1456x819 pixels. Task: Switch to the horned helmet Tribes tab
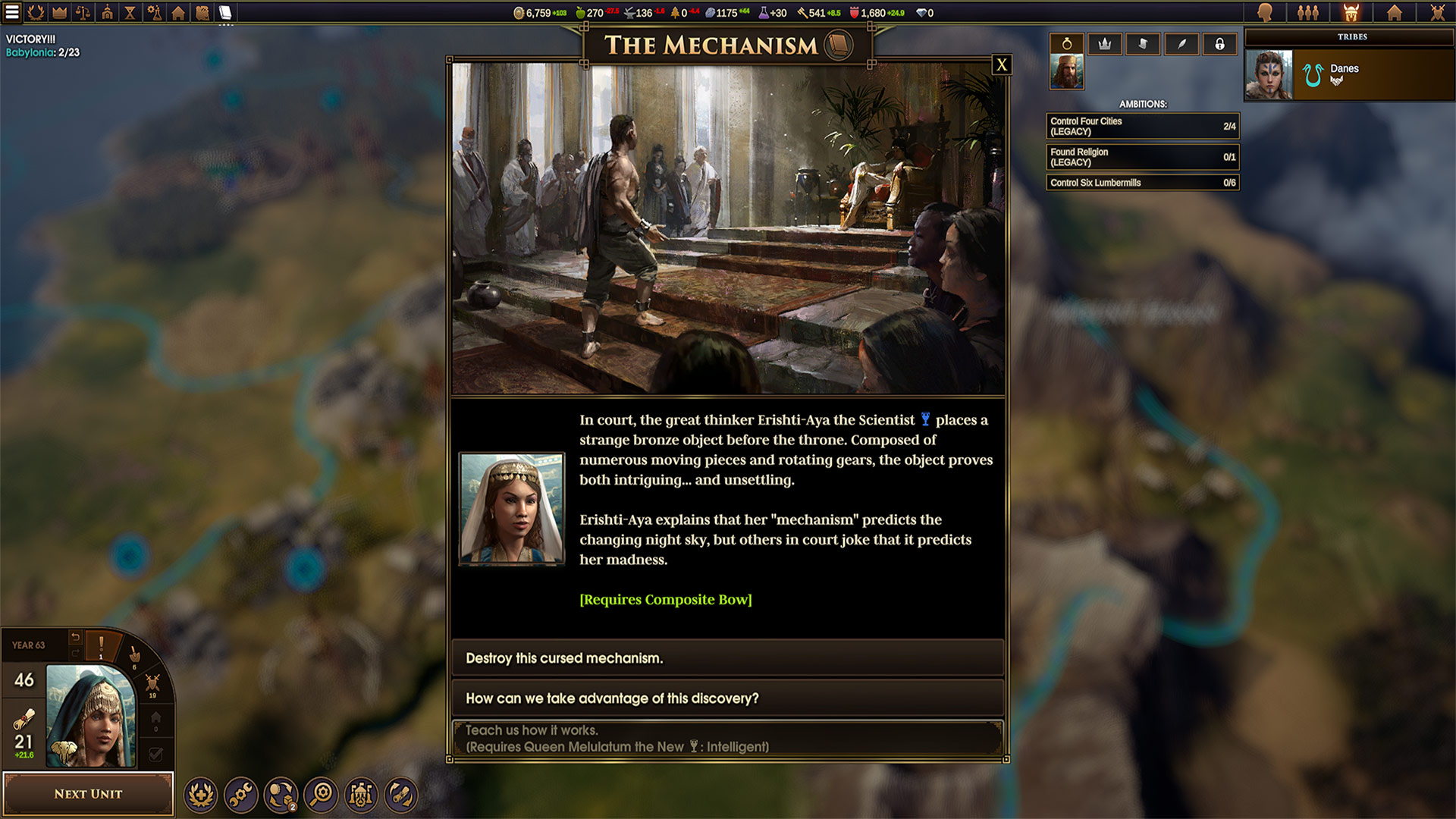click(x=1351, y=12)
